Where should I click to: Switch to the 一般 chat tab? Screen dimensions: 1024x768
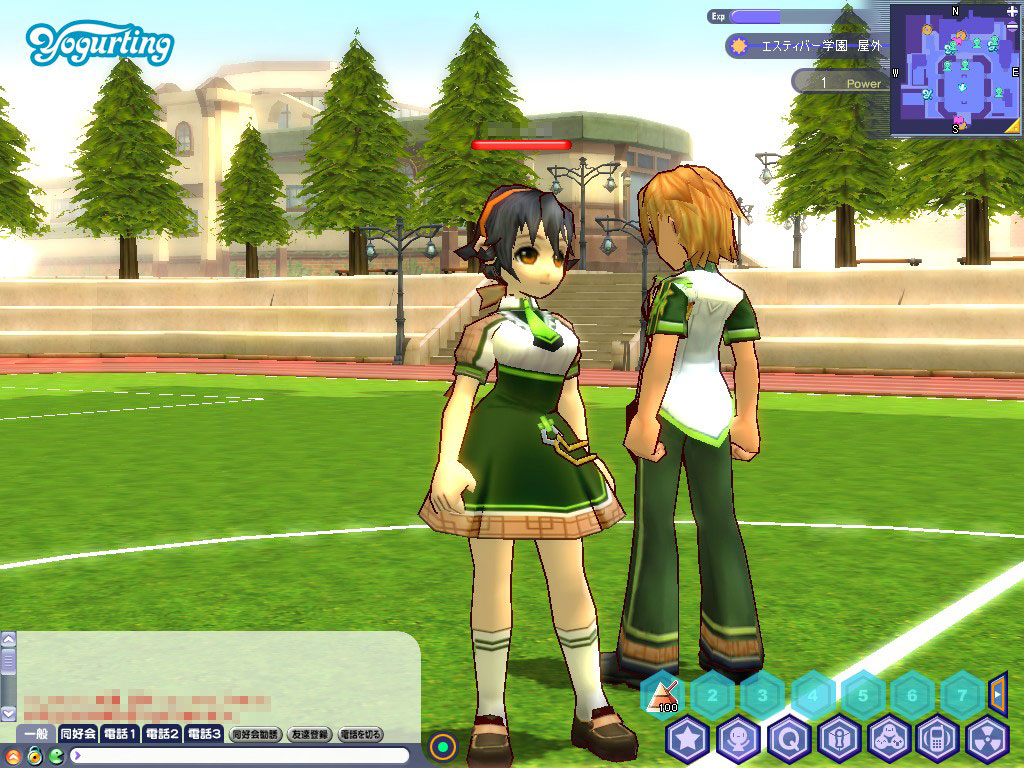coord(35,734)
